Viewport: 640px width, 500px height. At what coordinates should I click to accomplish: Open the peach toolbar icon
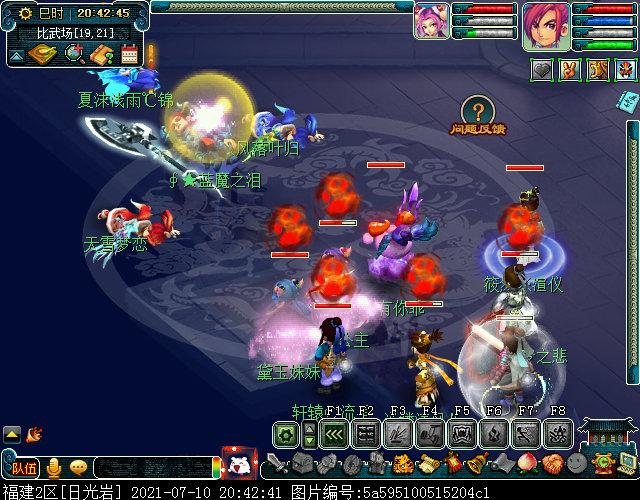[x=527, y=464]
